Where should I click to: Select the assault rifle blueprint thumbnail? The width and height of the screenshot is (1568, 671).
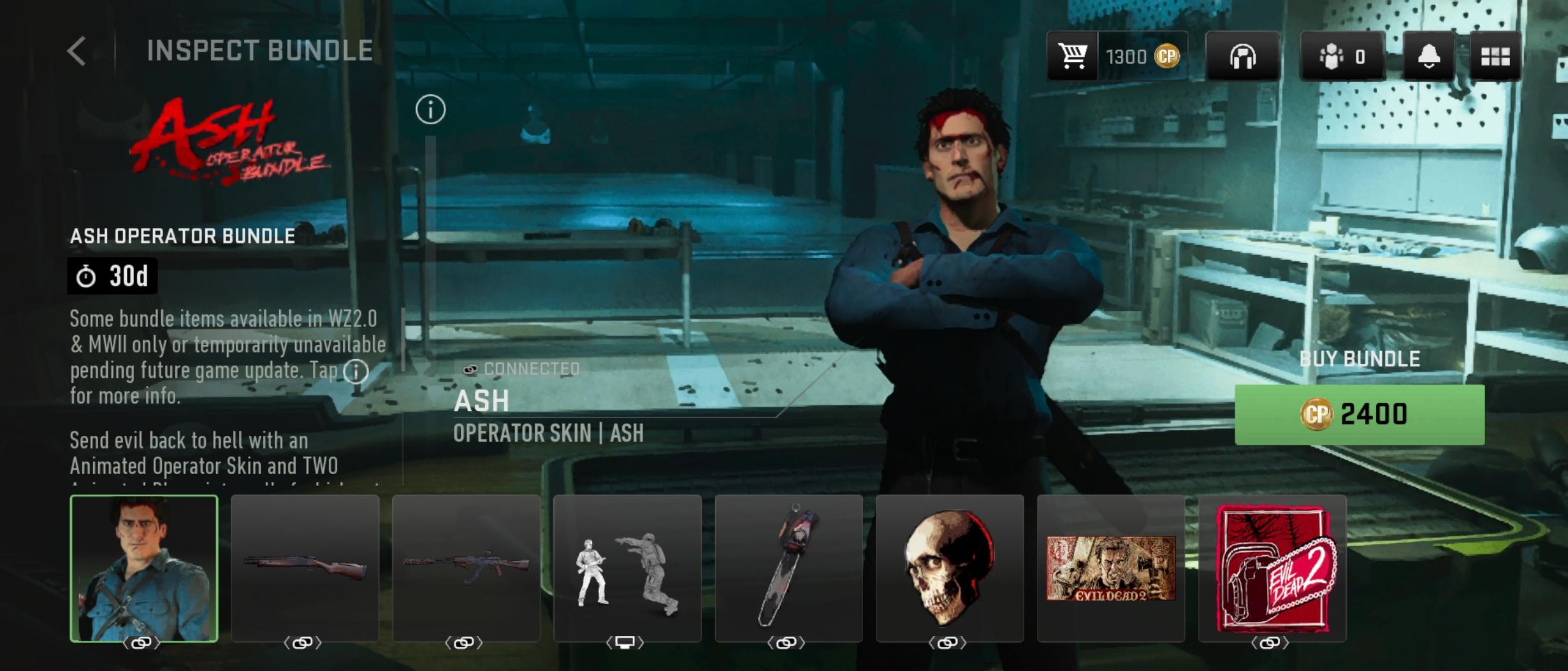[466, 568]
